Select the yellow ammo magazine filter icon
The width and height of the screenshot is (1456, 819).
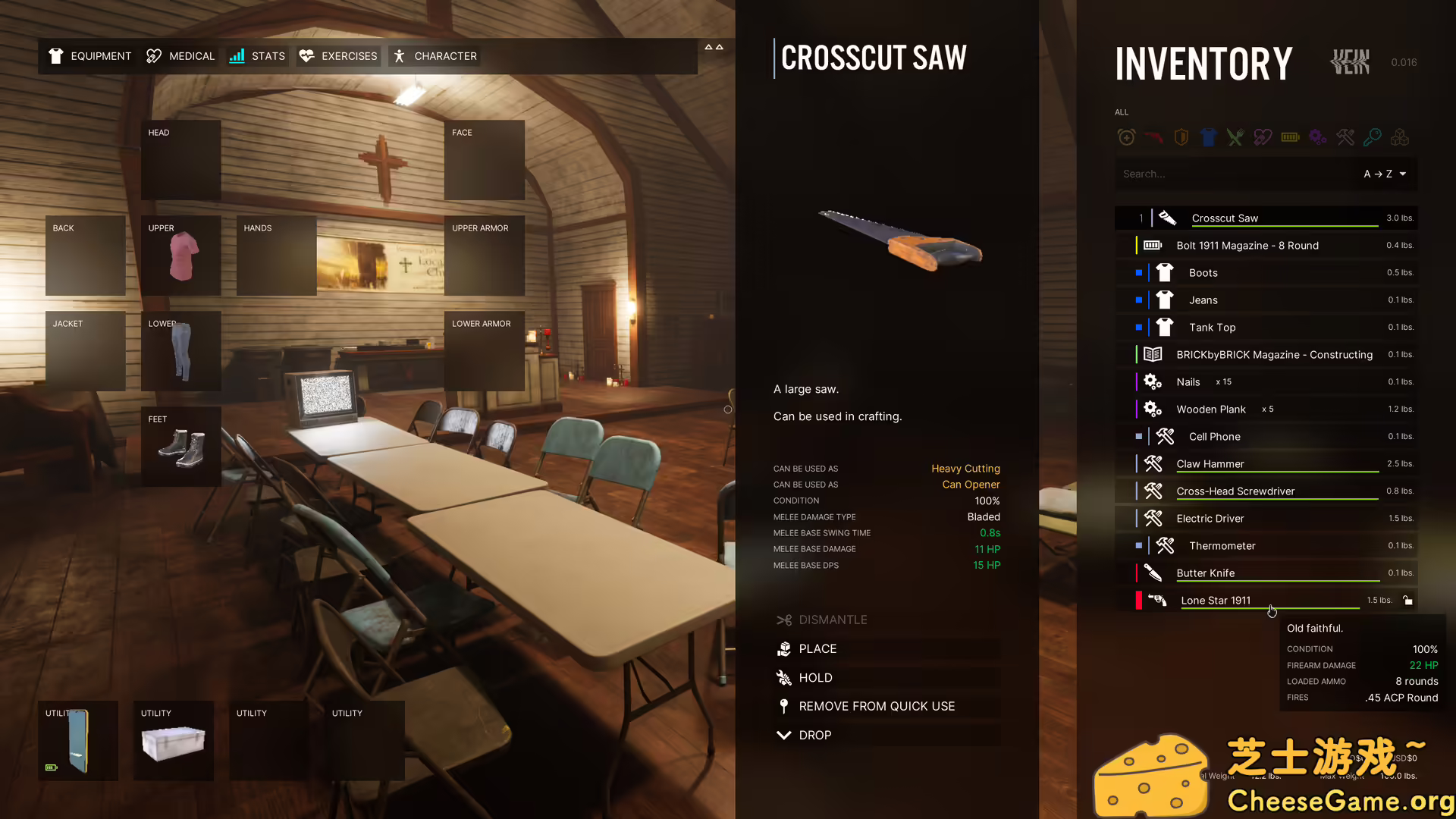coord(1290,137)
